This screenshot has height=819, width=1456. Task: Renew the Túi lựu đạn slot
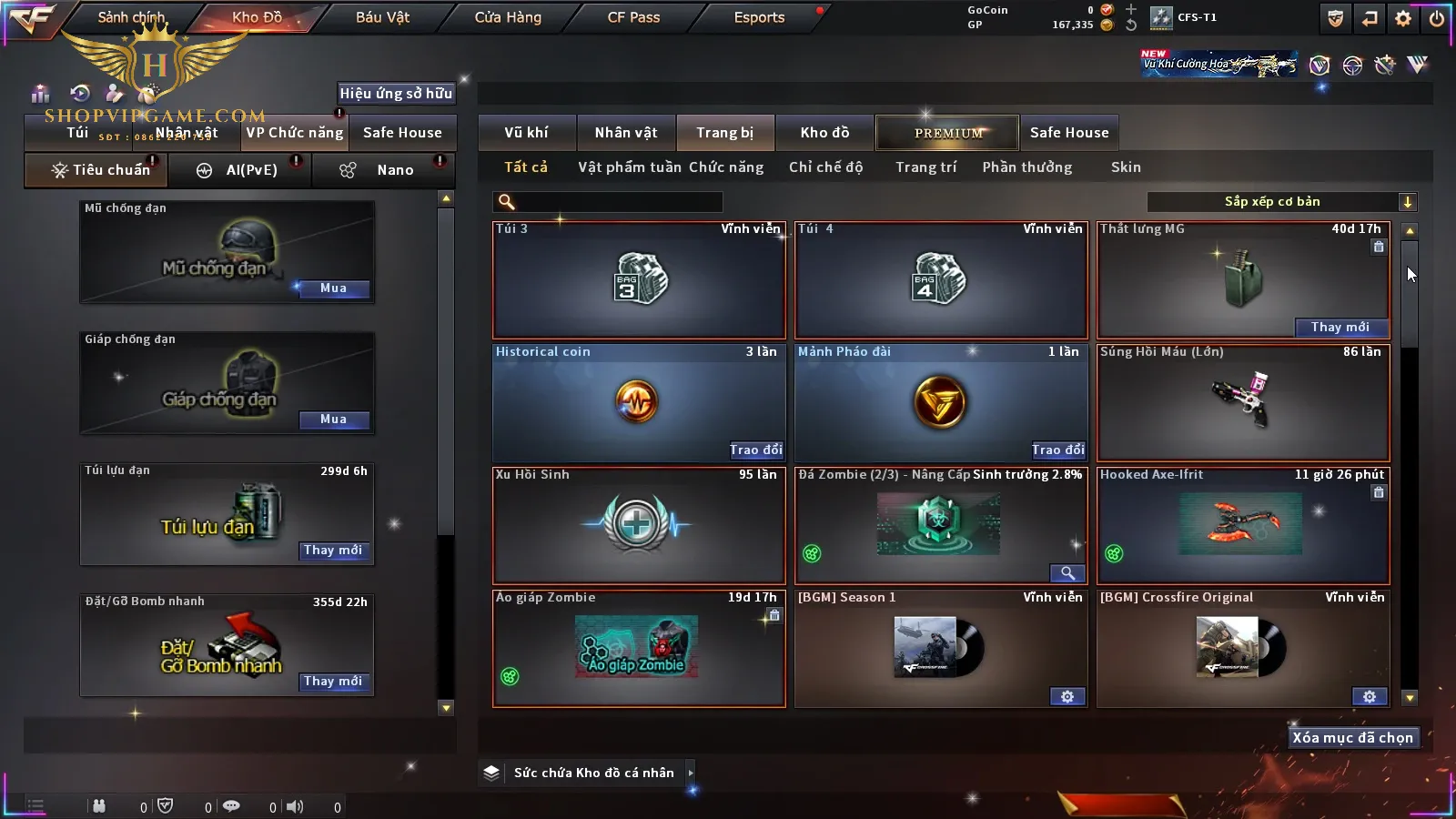pyautogui.click(x=333, y=551)
